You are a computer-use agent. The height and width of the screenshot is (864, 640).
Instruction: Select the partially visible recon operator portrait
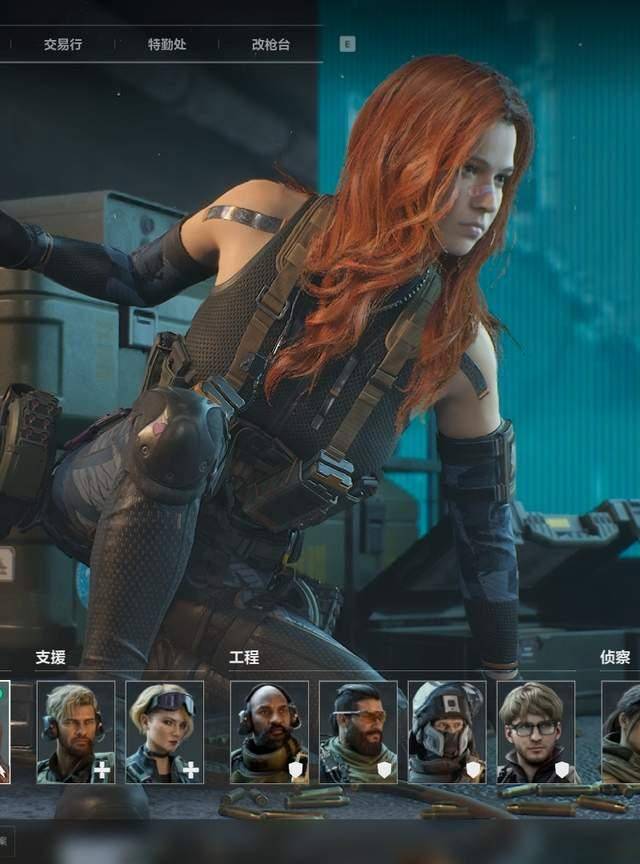(x=622, y=732)
